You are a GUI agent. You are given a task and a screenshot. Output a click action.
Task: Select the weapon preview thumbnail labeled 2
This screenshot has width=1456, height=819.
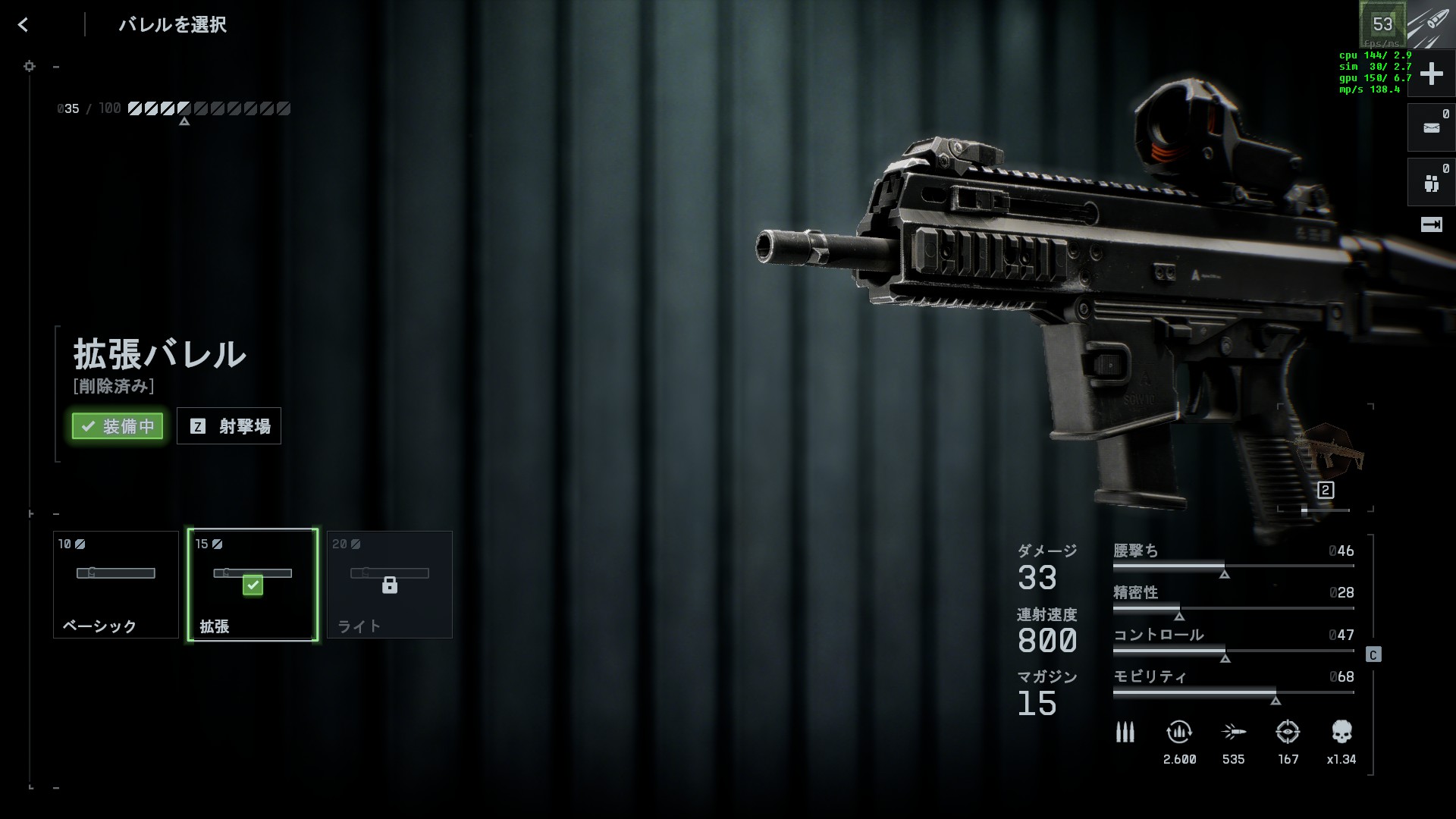pos(1326,459)
